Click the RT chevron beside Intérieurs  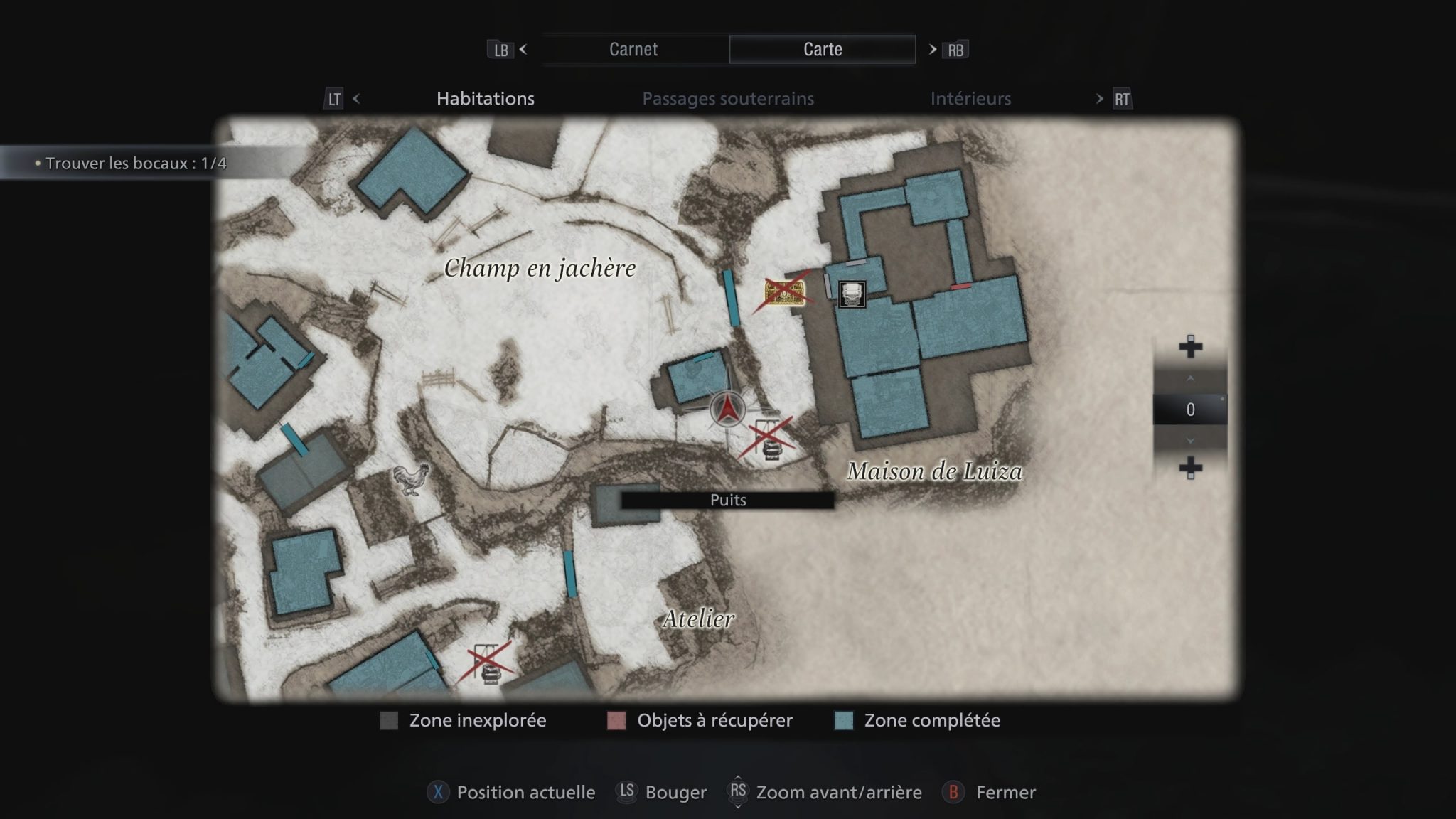(x=1098, y=99)
